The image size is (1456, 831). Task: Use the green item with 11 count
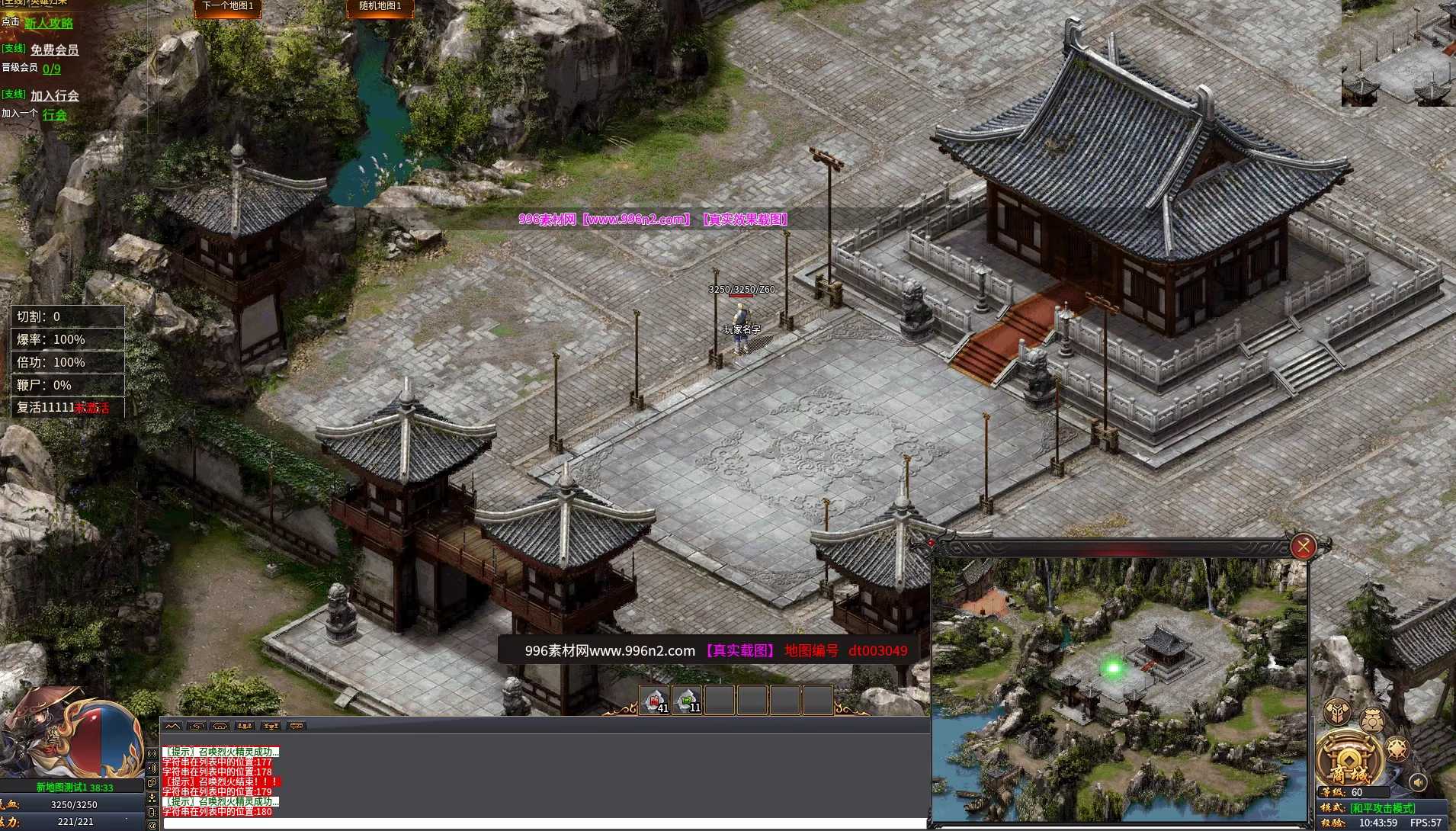pos(687,700)
